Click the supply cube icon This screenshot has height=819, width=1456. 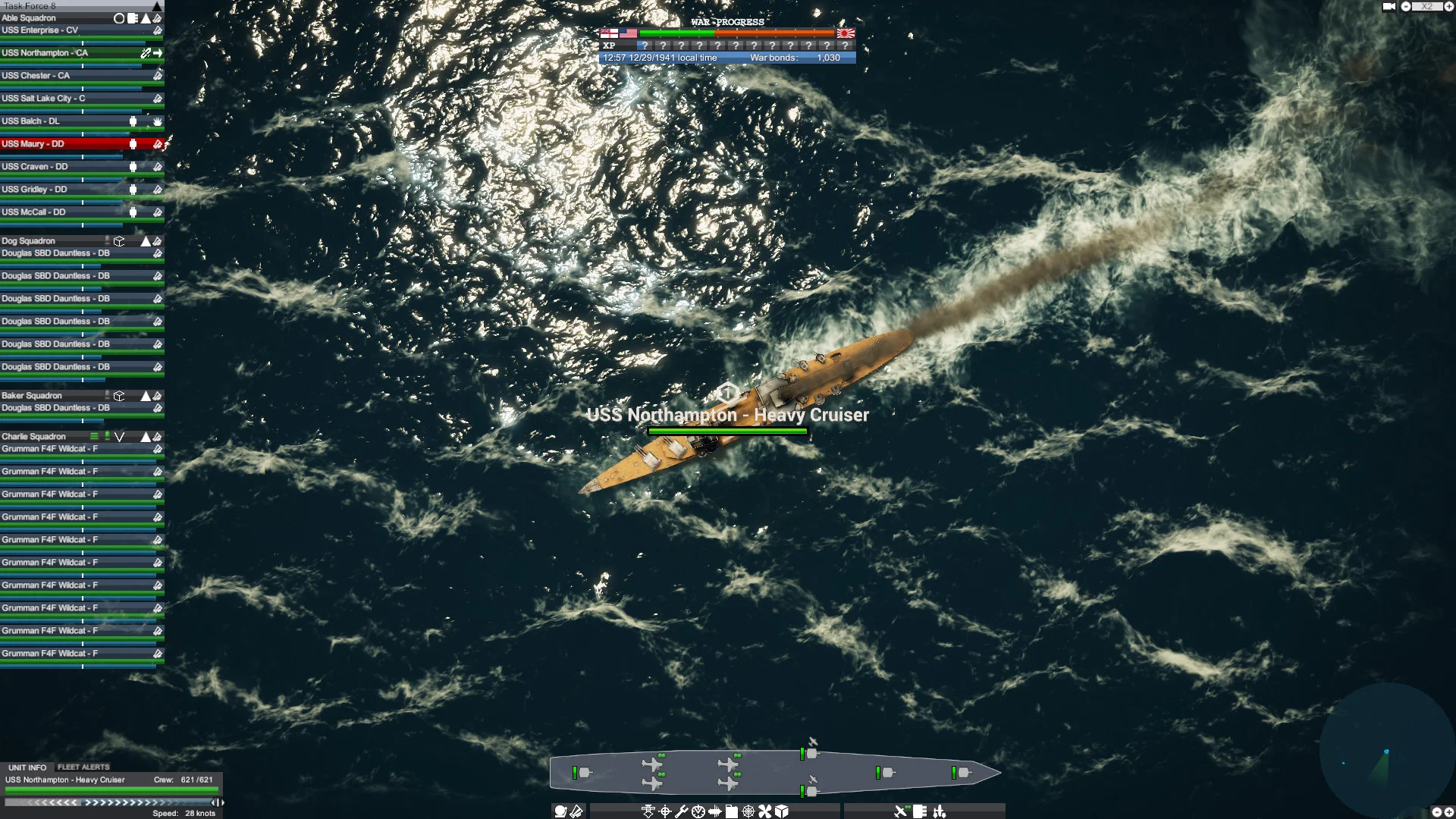(x=782, y=811)
